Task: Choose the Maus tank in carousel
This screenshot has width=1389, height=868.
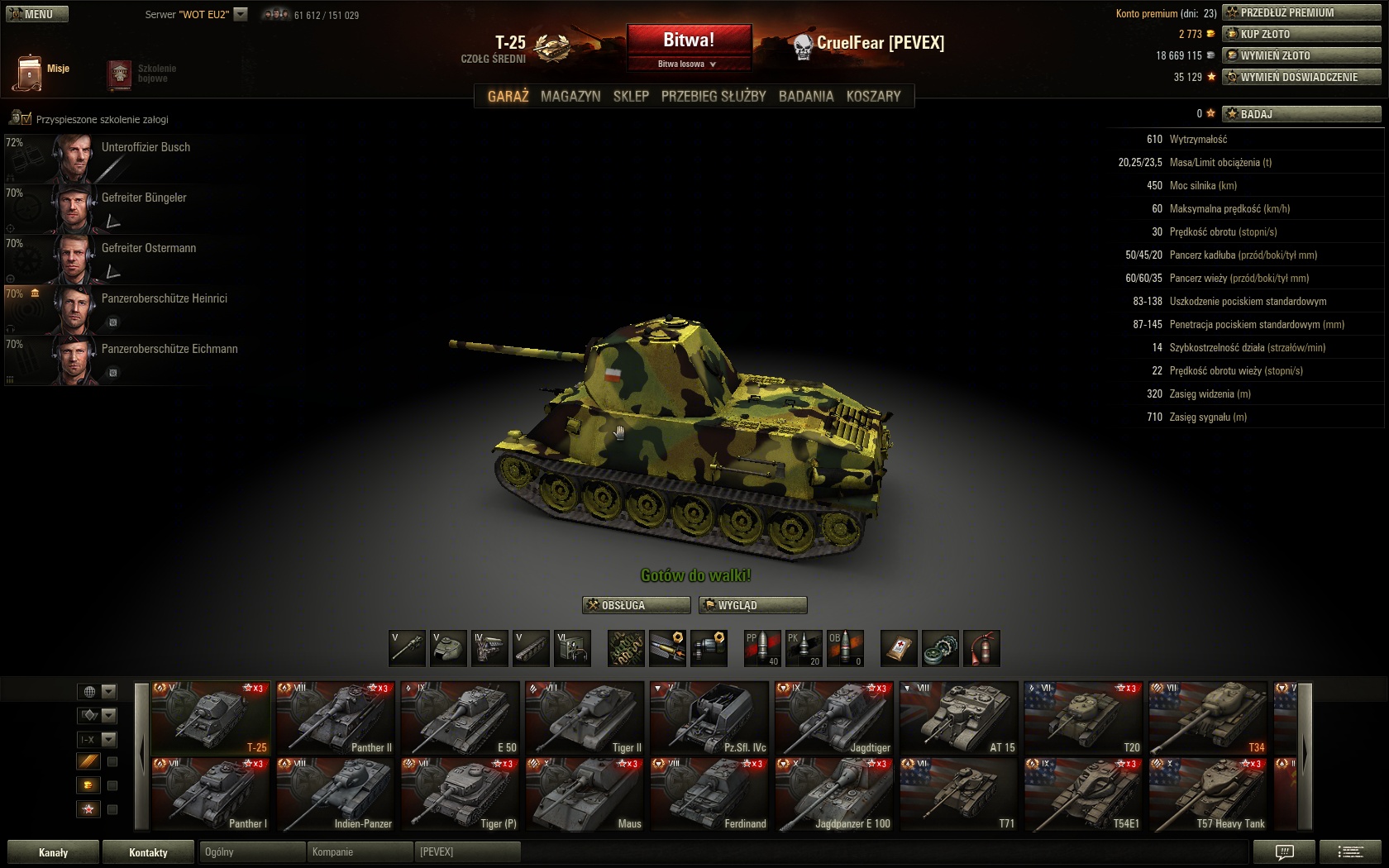Action: coord(585,794)
